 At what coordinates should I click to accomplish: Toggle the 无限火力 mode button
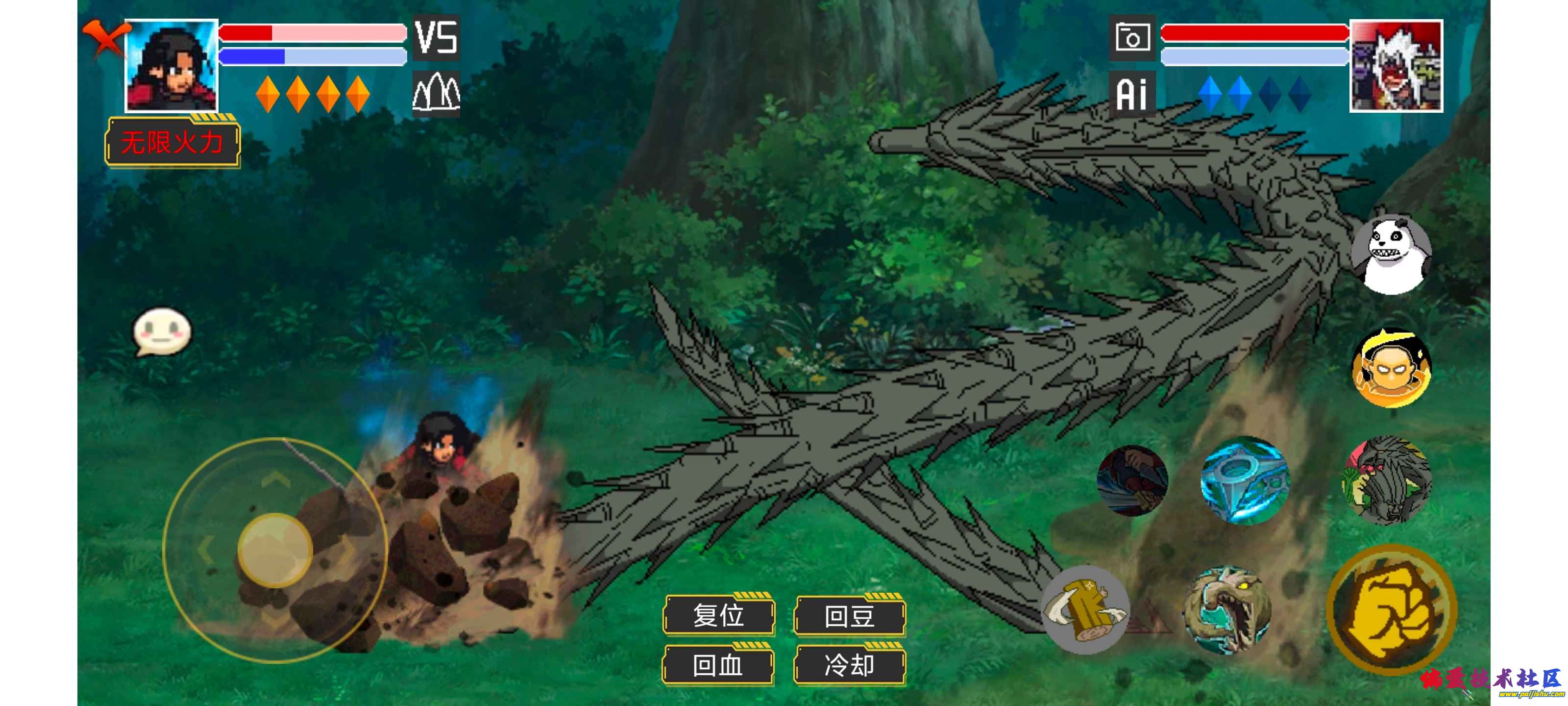click(173, 143)
